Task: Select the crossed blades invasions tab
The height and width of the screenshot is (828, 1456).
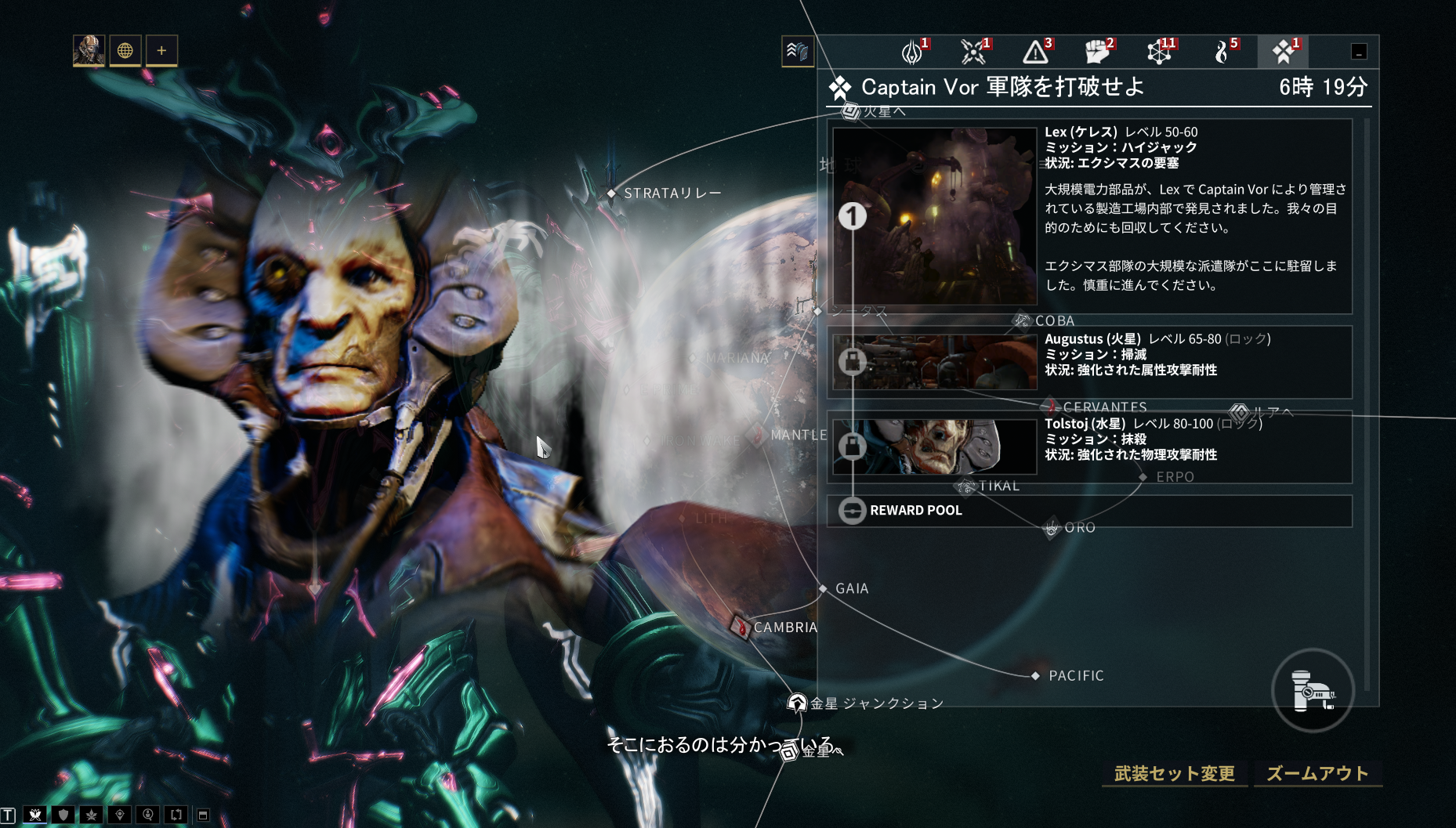Action: point(974,52)
